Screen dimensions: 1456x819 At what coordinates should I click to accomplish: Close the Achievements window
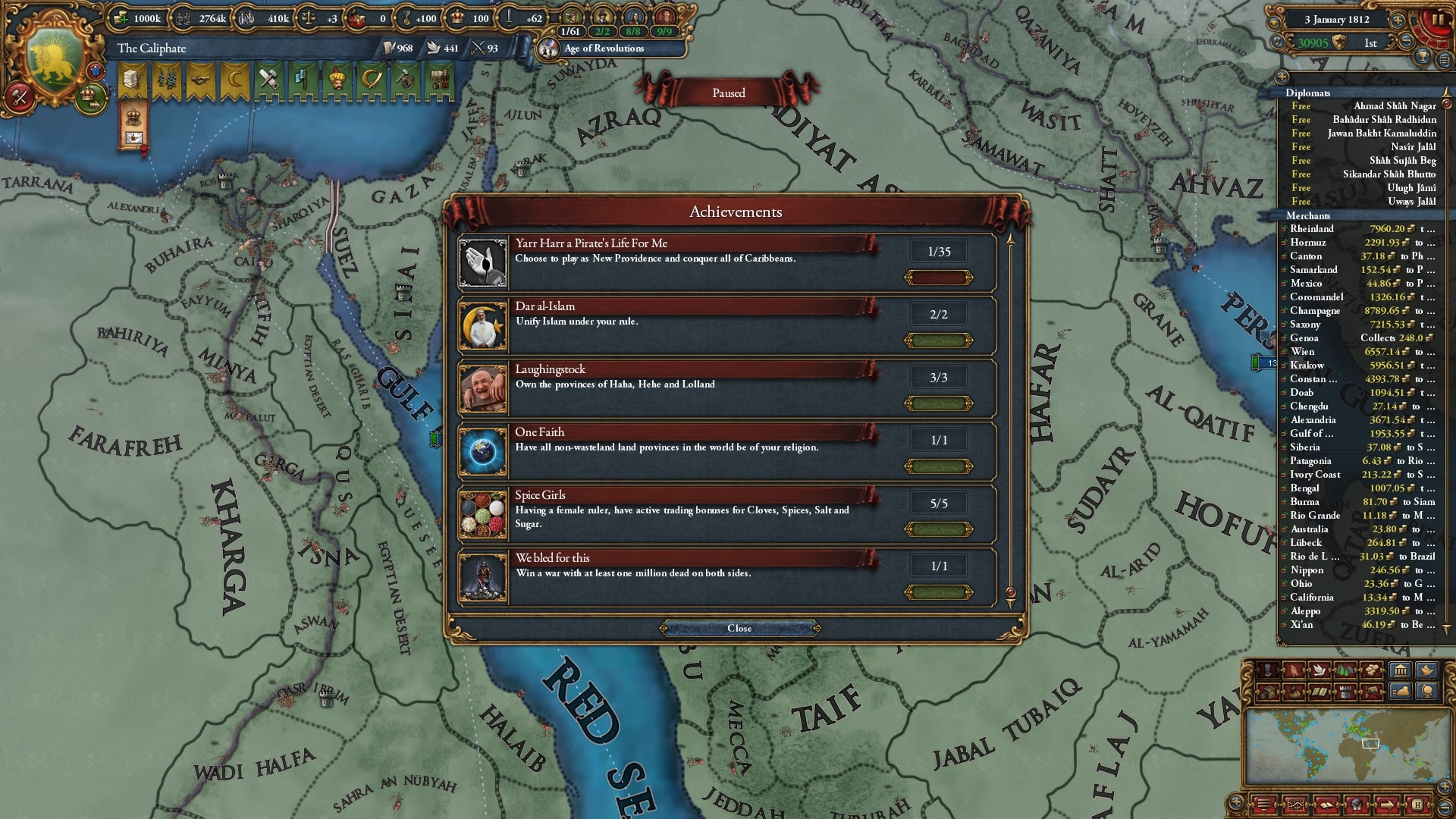739,628
